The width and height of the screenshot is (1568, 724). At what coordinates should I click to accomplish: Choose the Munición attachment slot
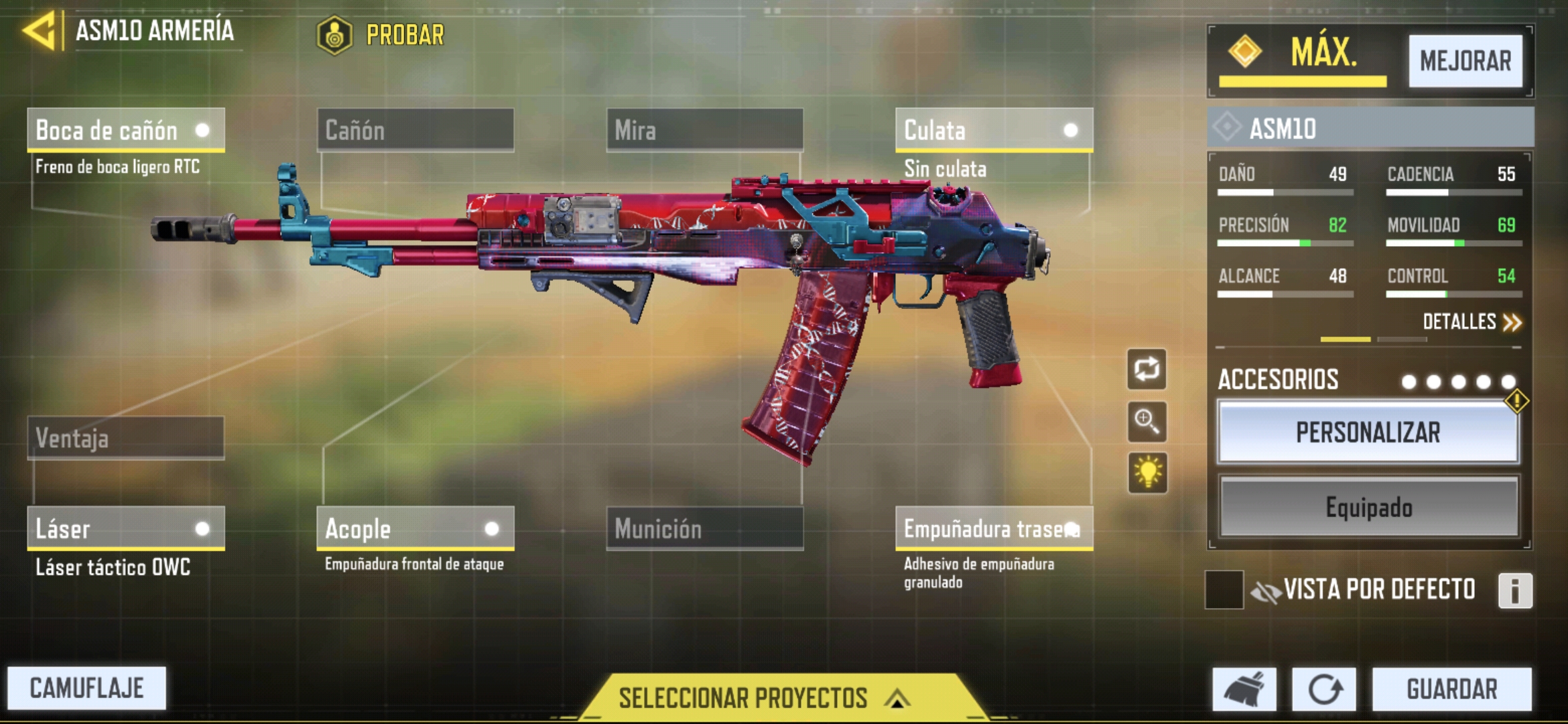point(704,528)
